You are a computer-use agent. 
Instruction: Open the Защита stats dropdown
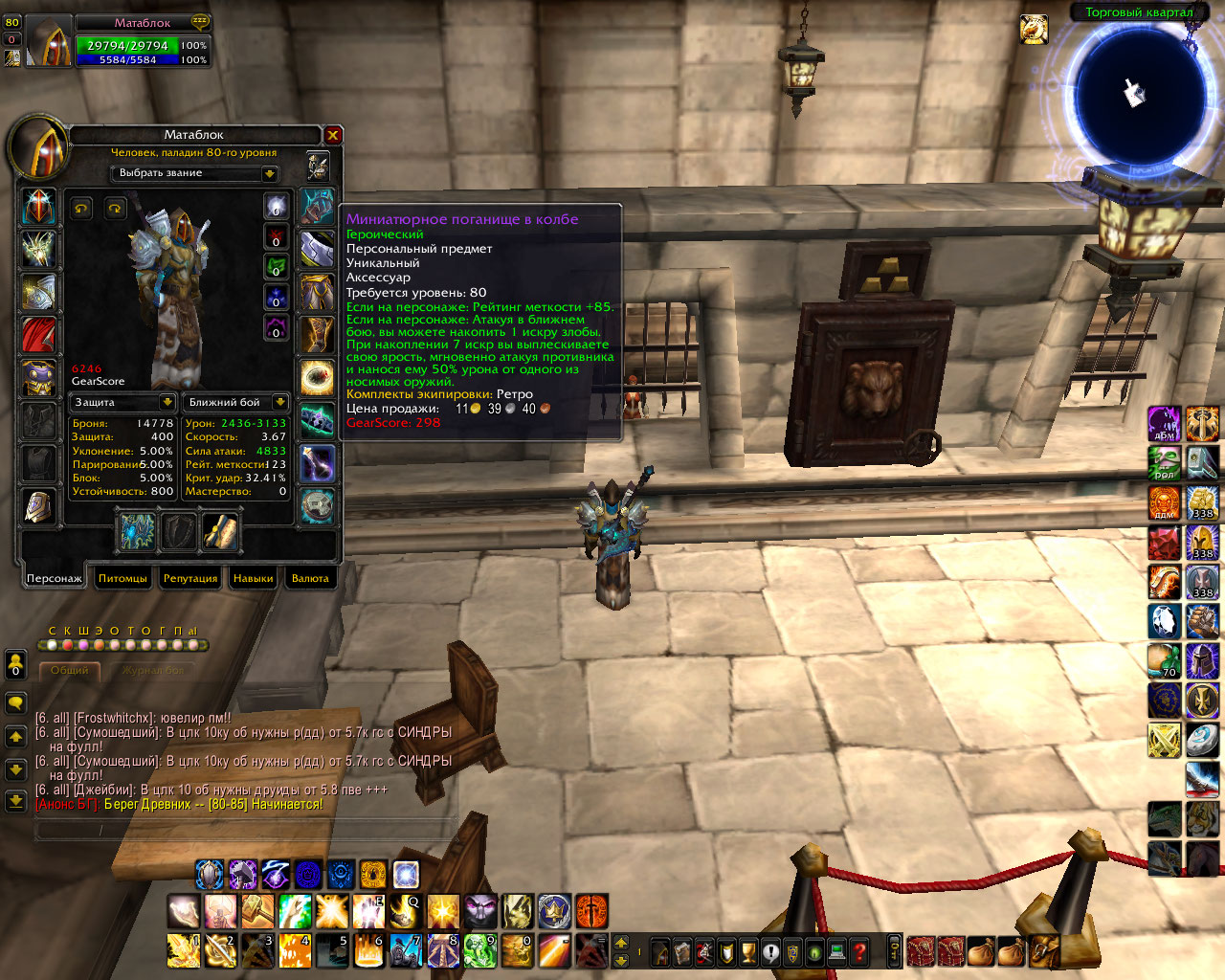point(167,402)
